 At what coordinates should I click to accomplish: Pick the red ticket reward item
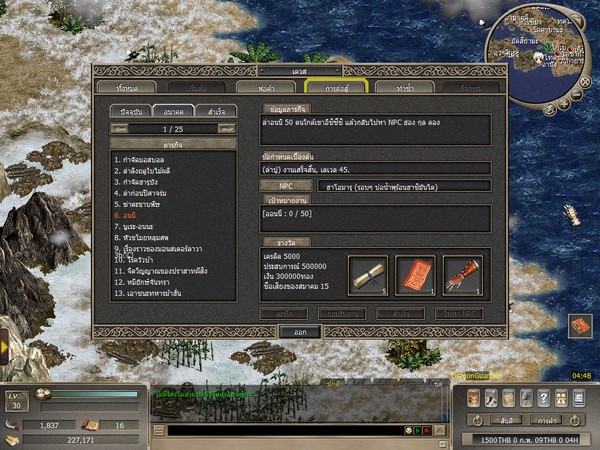tap(415, 274)
